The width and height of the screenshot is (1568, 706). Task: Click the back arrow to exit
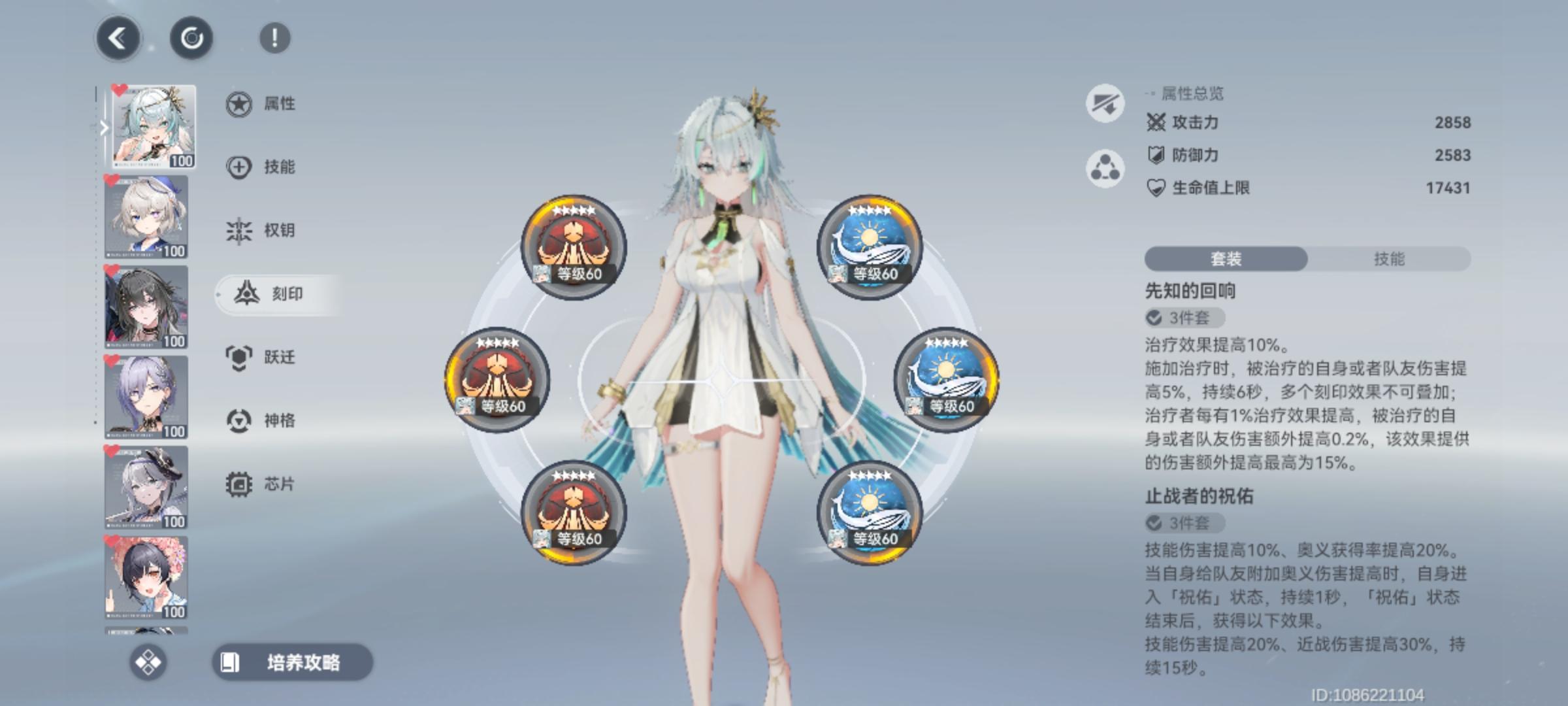click(119, 39)
